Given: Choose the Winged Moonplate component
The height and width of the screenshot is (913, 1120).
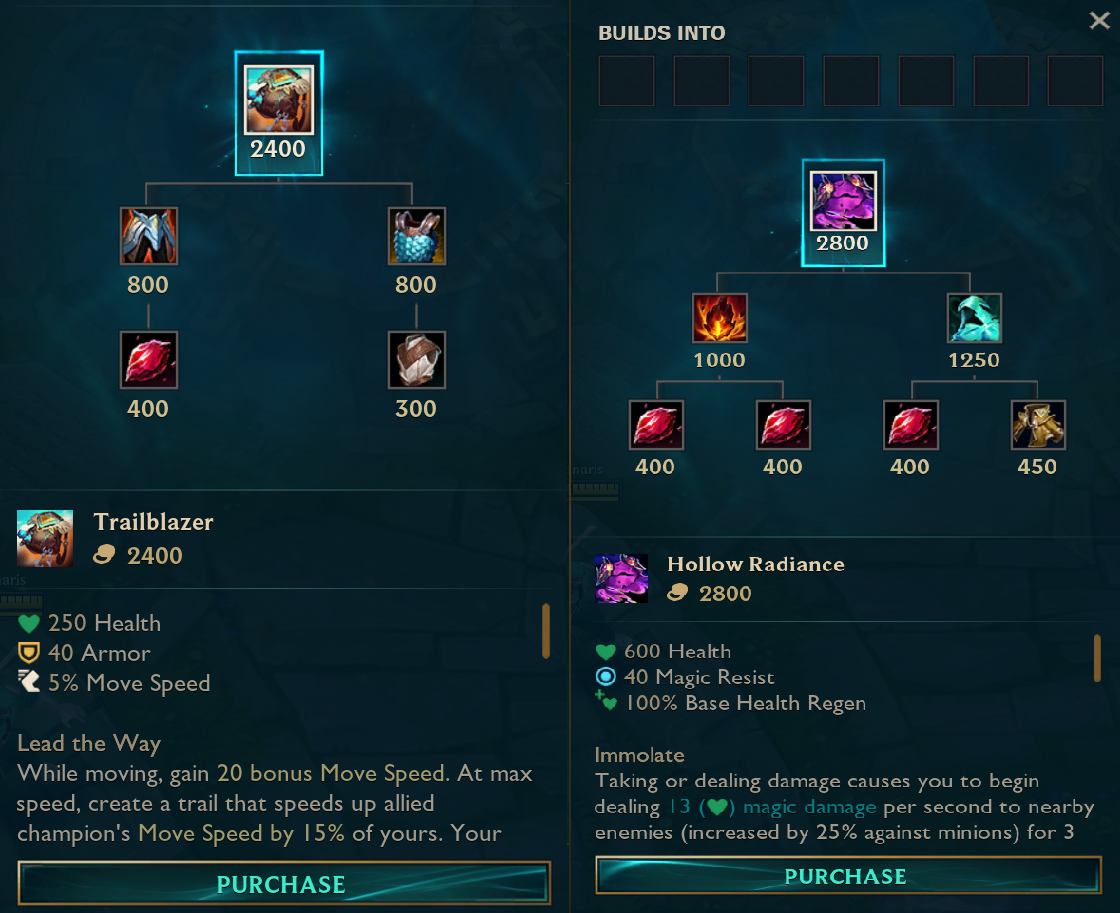Looking at the screenshot, I should click(x=148, y=236).
